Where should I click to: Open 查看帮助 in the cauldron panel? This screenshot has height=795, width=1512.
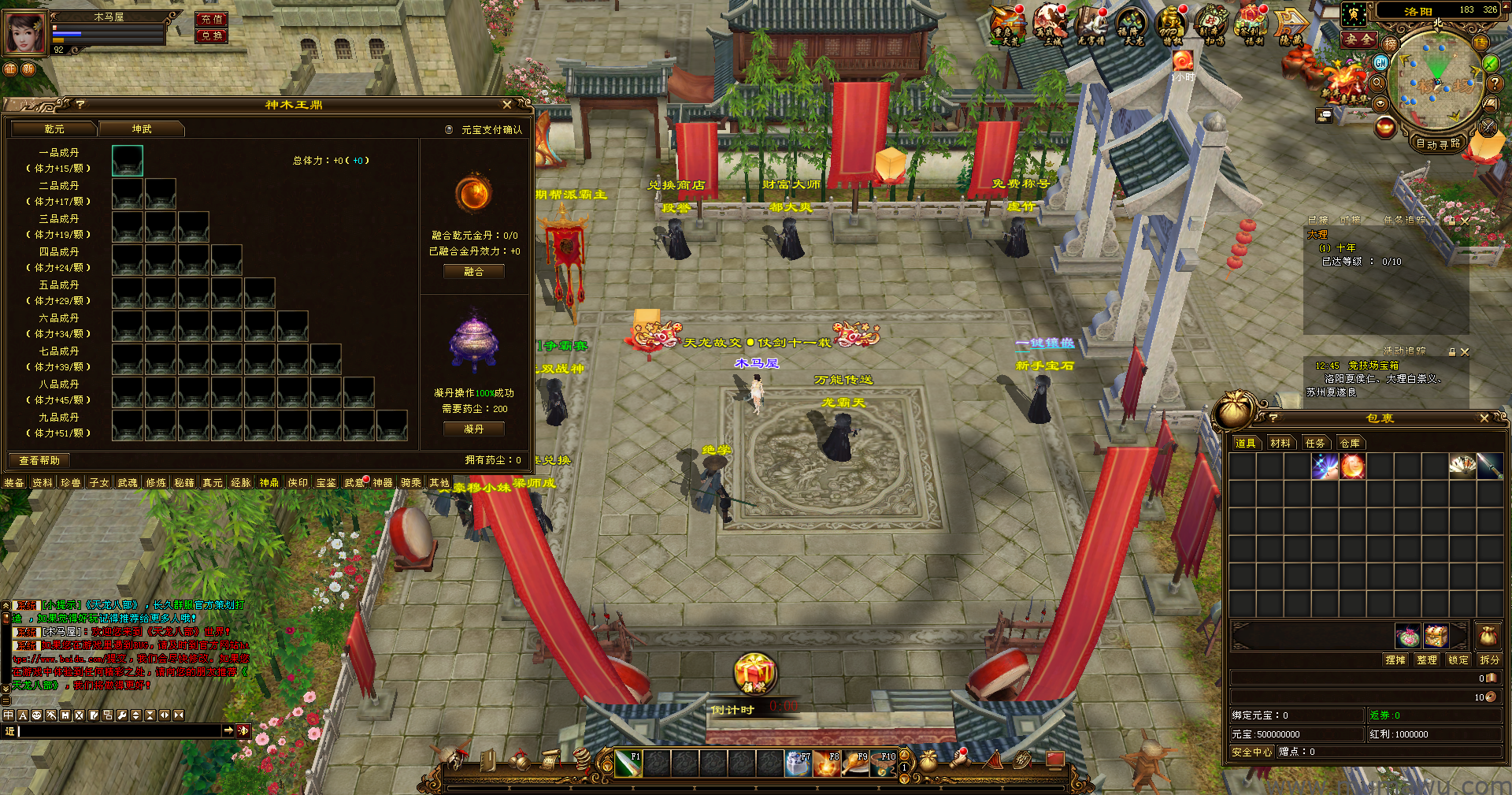pos(39,460)
